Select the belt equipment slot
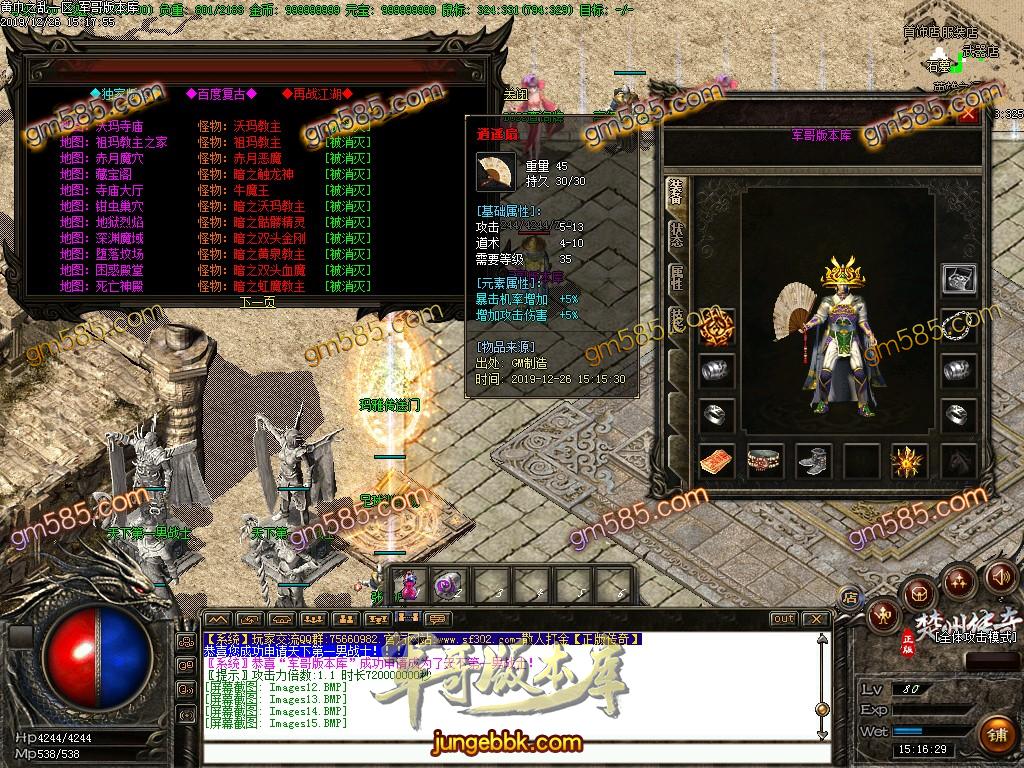The width and height of the screenshot is (1024, 768). [x=765, y=461]
